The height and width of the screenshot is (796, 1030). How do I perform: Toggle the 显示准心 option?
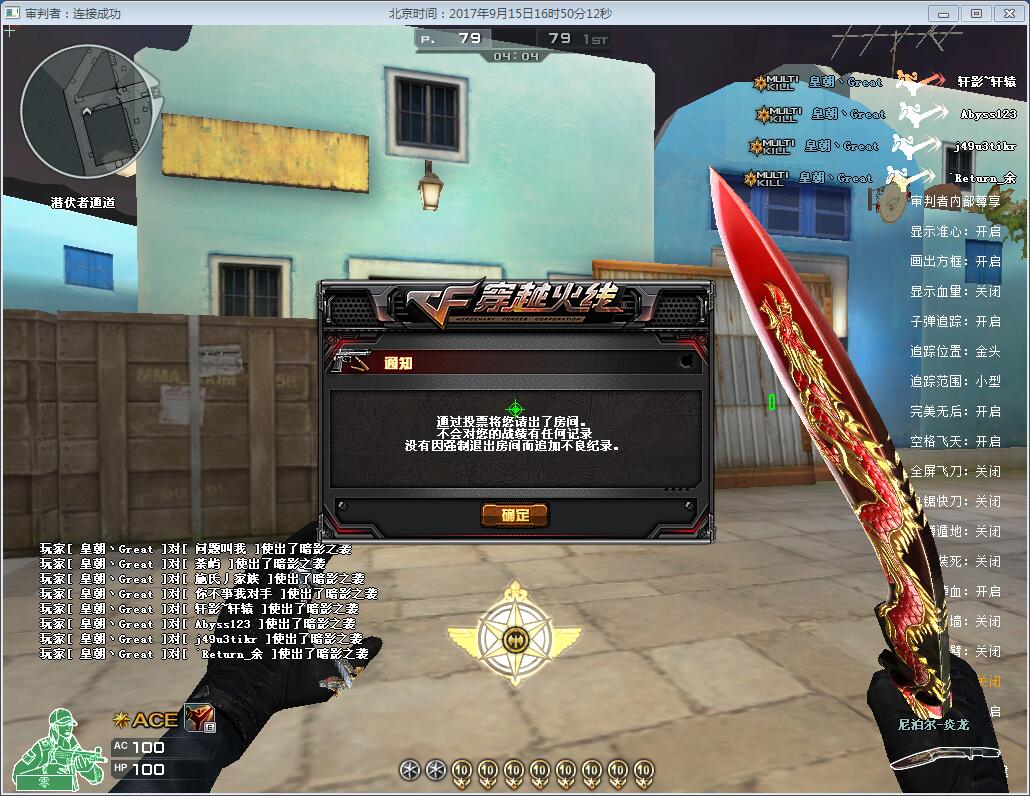(x=955, y=231)
